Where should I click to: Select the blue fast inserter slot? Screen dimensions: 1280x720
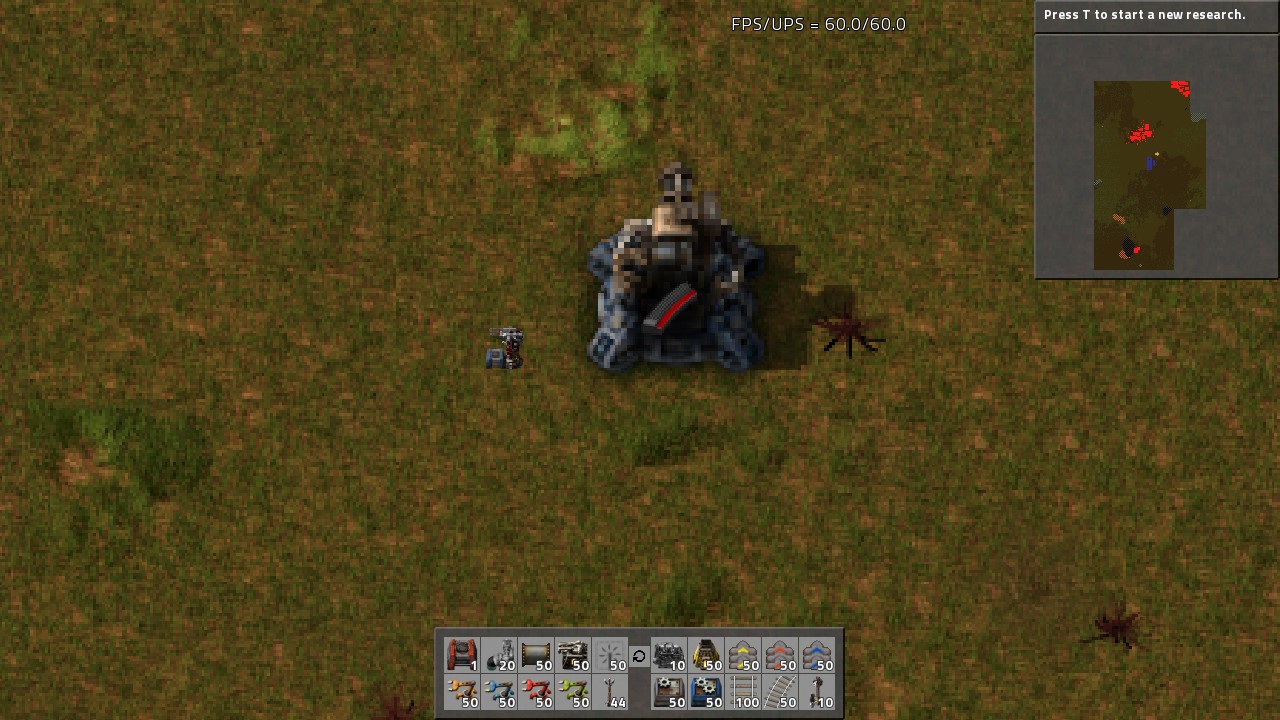click(x=499, y=692)
